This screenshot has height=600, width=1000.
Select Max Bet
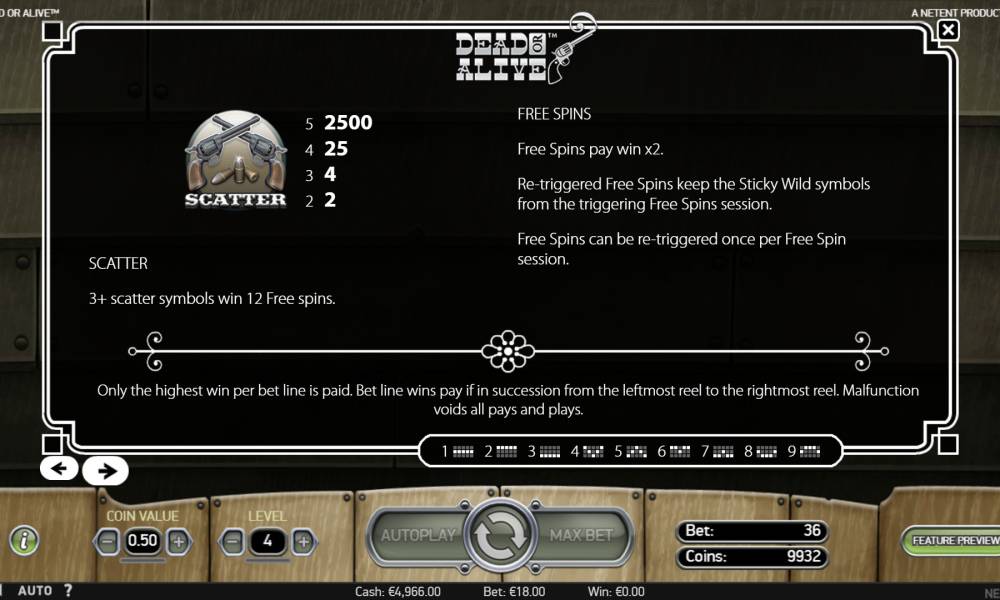point(581,535)
